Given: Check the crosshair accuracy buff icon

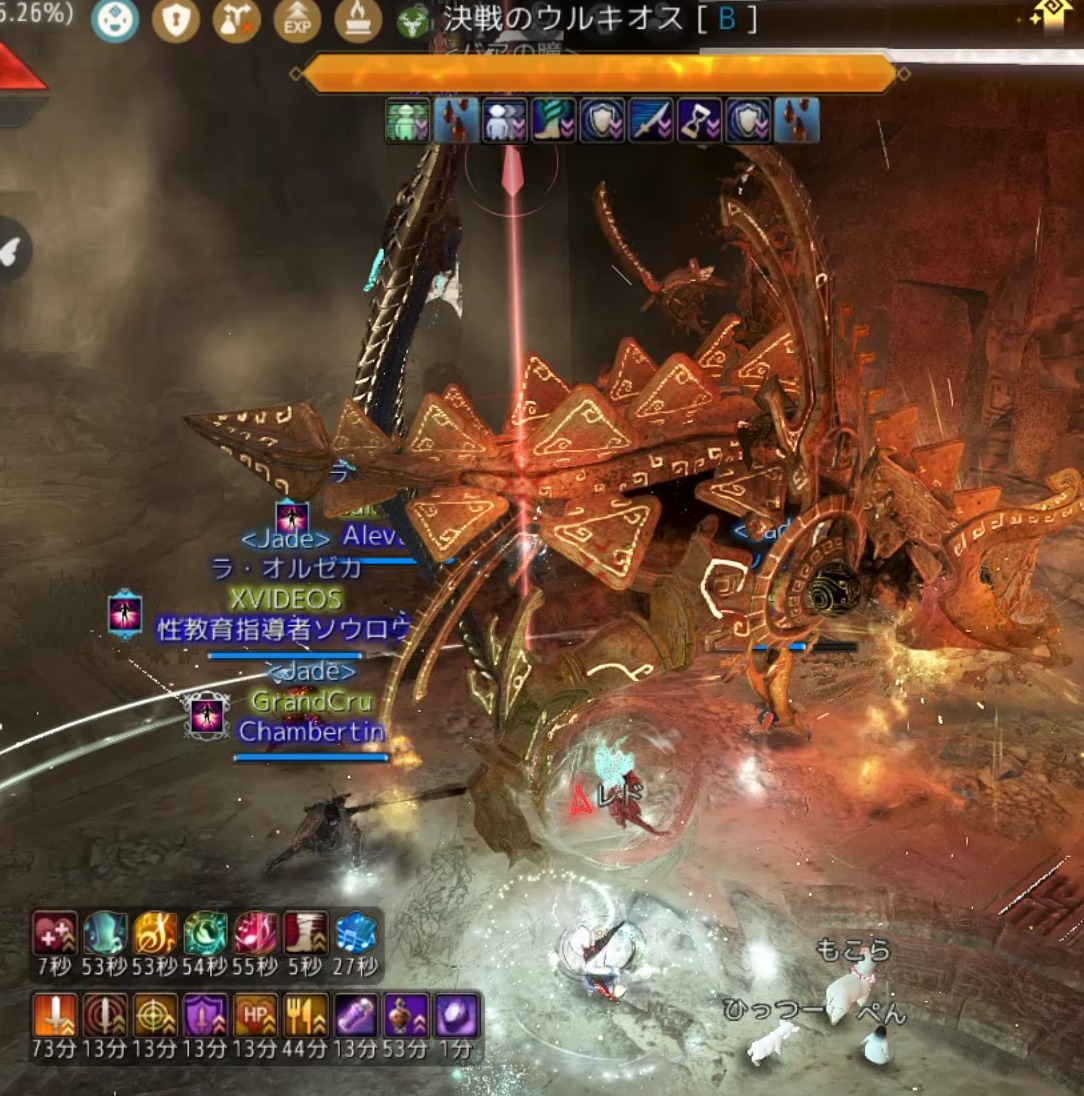Looking at the screenshot, I should pos(155,1015).
